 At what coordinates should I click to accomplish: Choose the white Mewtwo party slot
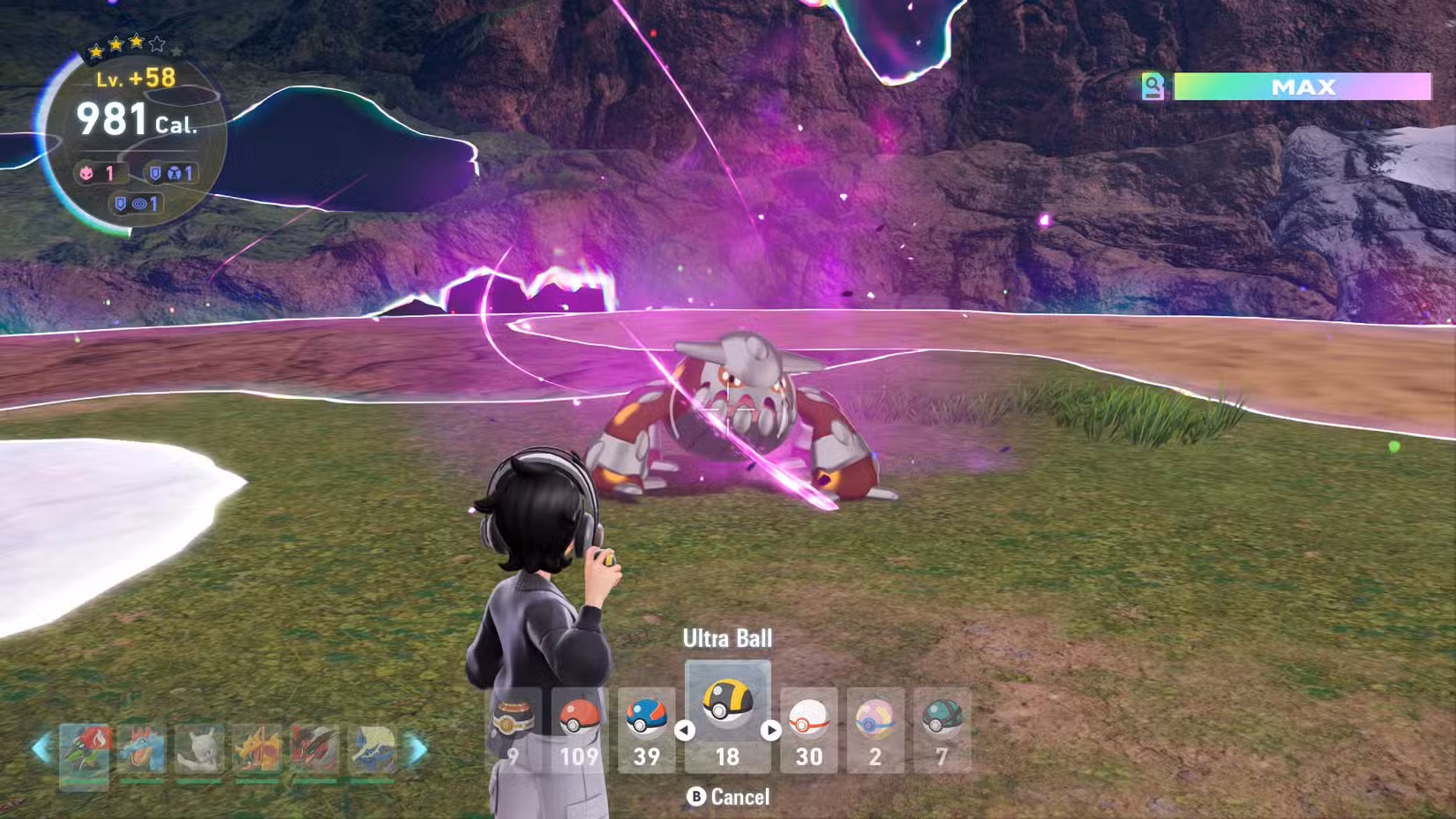tap(199, 750)
